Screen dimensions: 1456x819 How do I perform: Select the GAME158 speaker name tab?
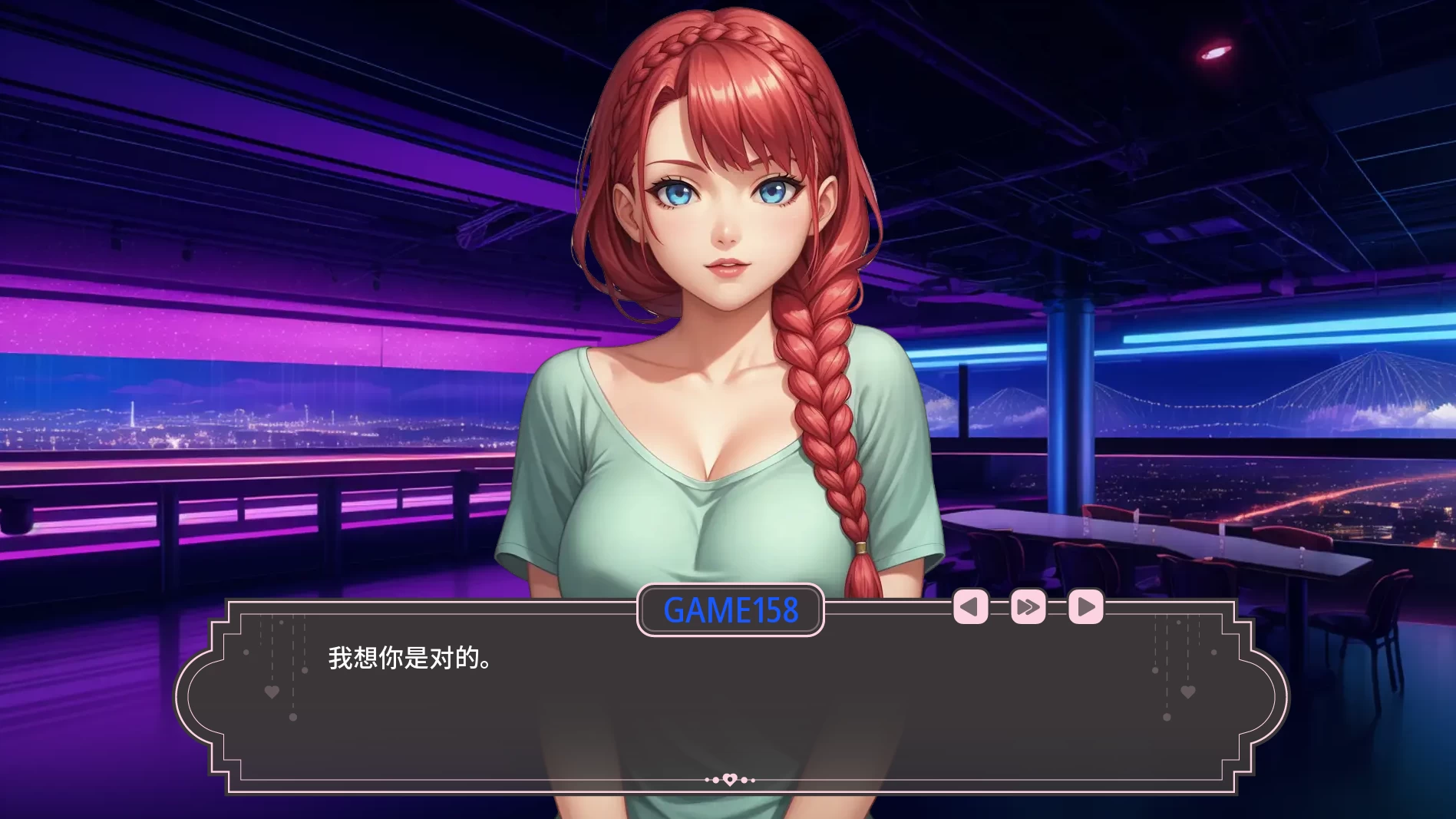(x=730, y=610)
